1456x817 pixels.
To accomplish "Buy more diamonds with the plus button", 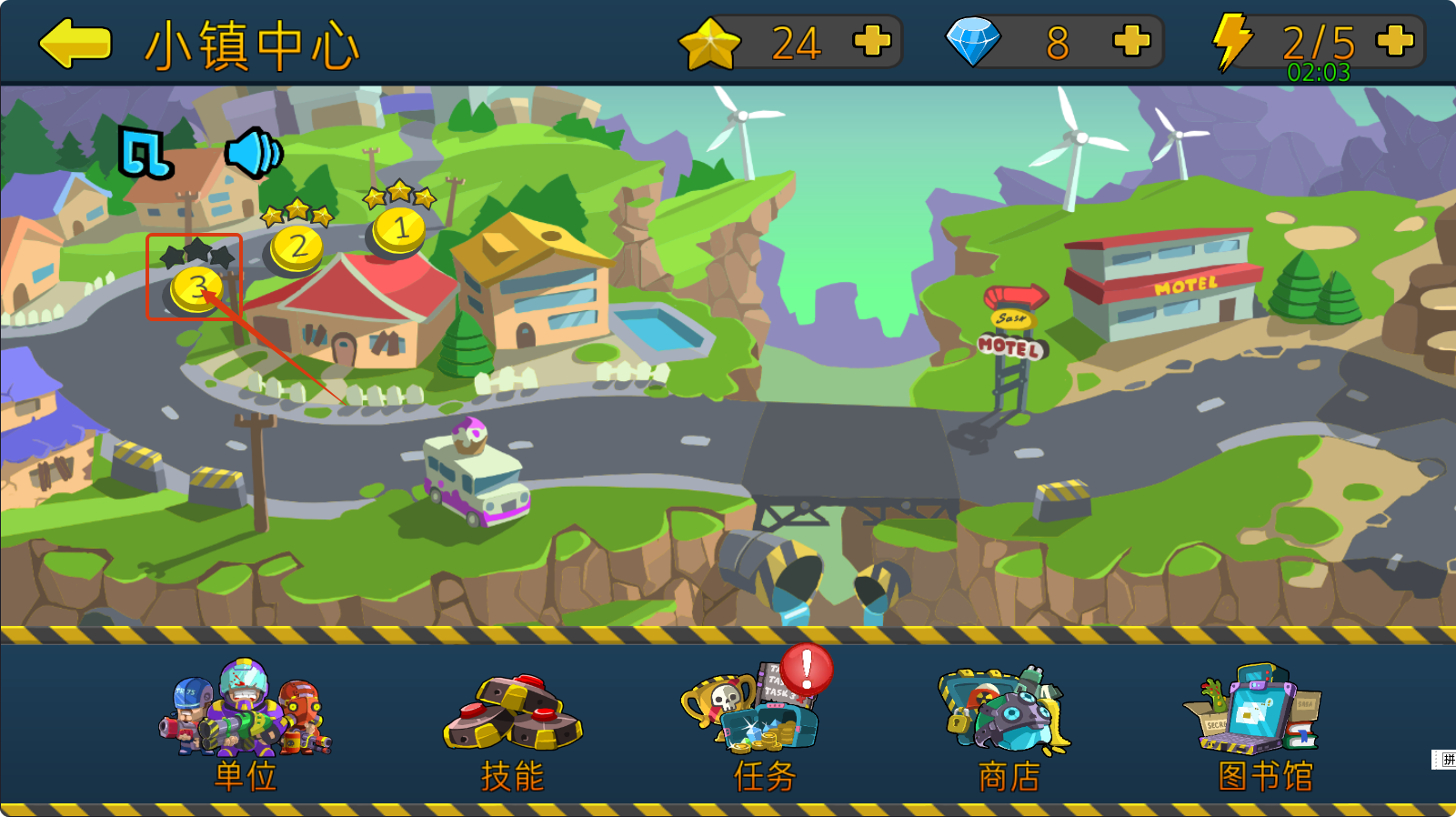I will click(x=1131, y=41).
